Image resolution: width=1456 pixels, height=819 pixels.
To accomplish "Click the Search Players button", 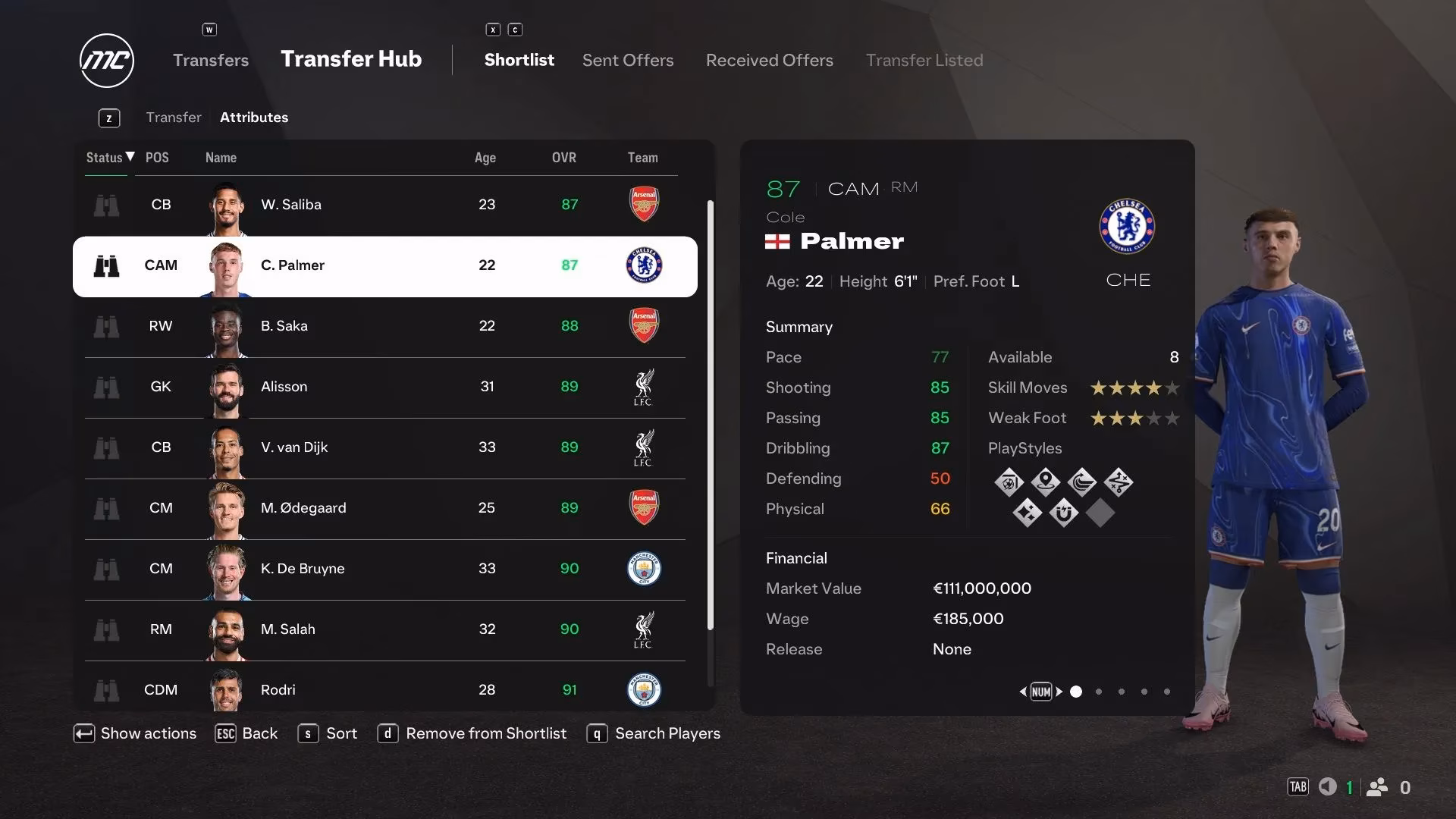I will [667, 733].
